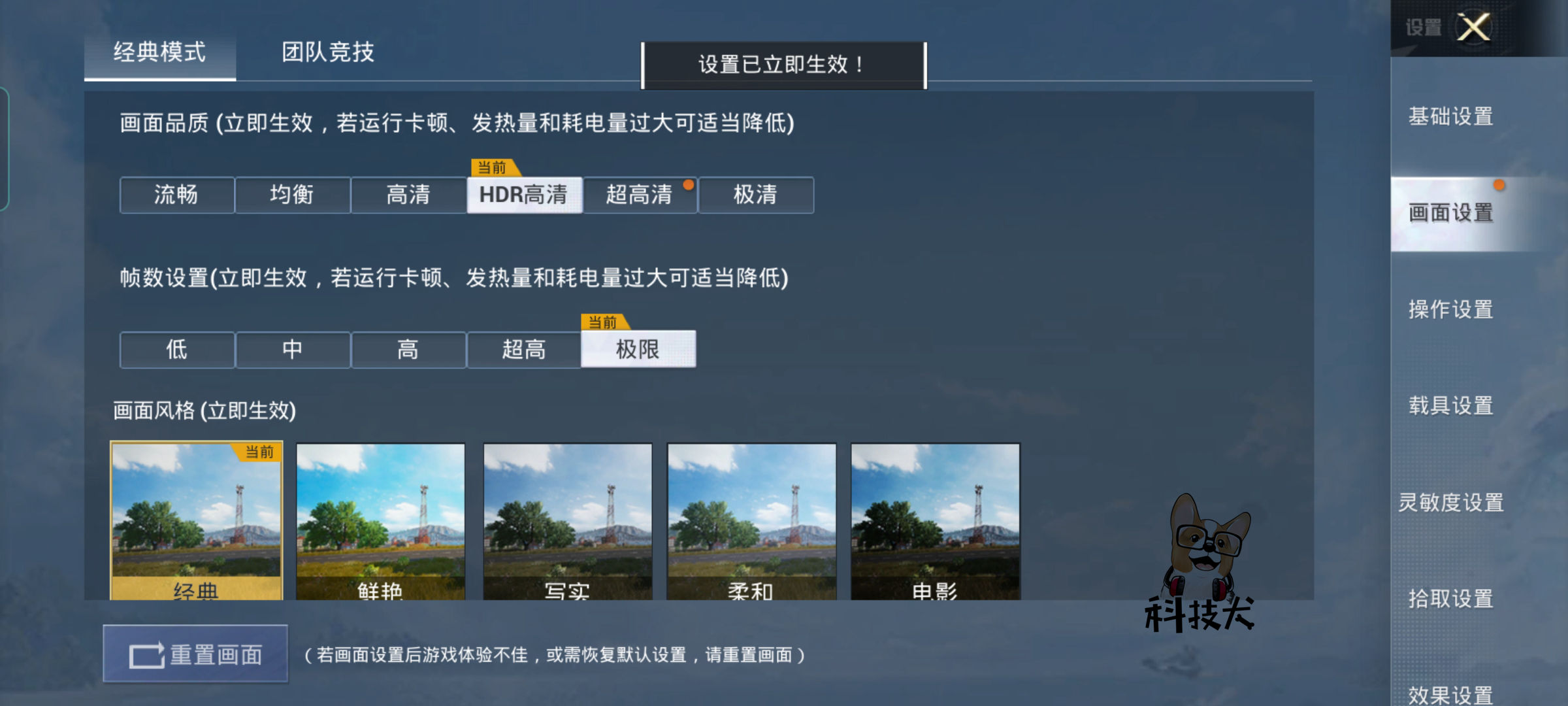Select 超高清 picture quality
The height and width of the screenshot is (706, 1568).
(x=640, y=195)
